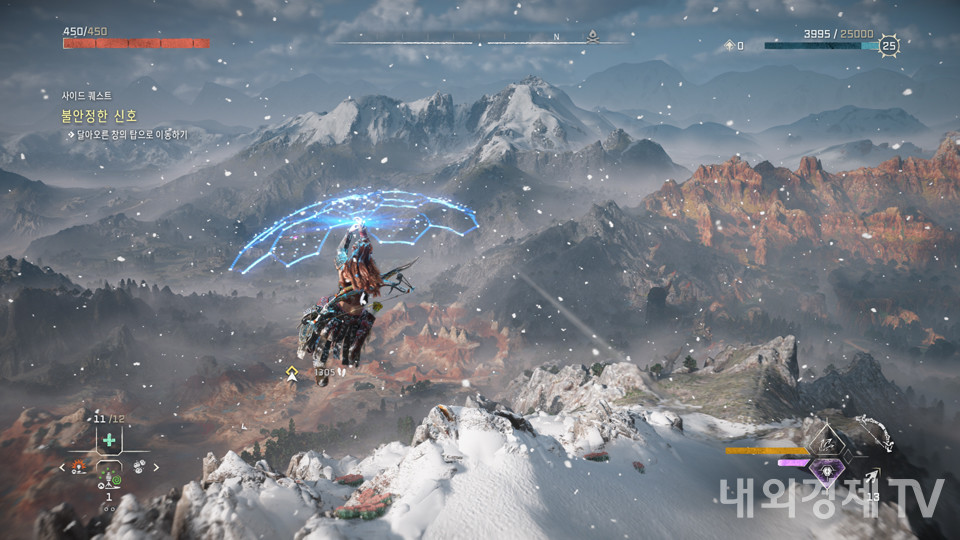Open the side quest tracker titled 불안정한 신호

pyautogui.click(x=100, y=116)
